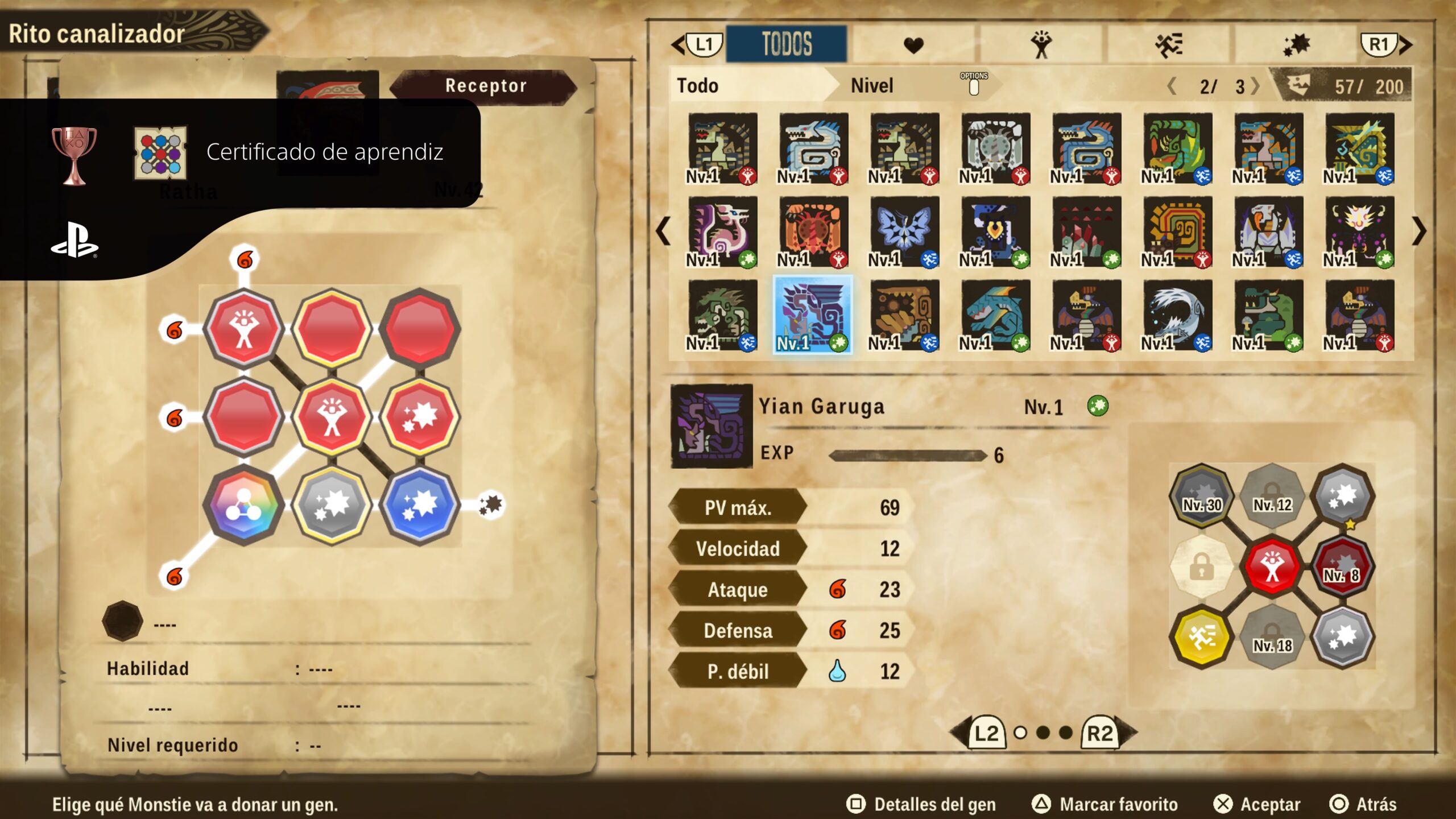Select the blue technical gene in Receptor grid
1456x819 pixels.
(x=420, y=504)
